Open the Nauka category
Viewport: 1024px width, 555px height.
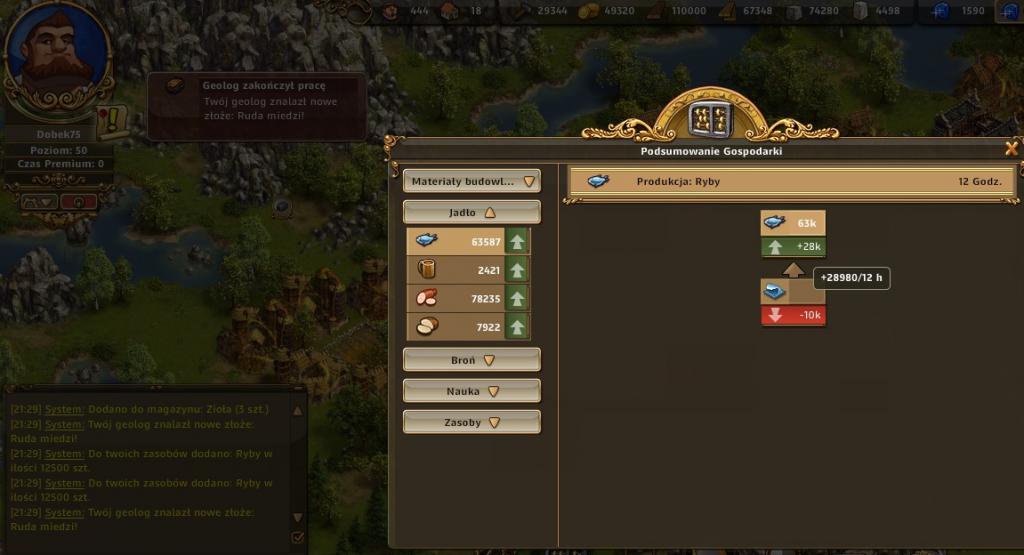point(471,391)
